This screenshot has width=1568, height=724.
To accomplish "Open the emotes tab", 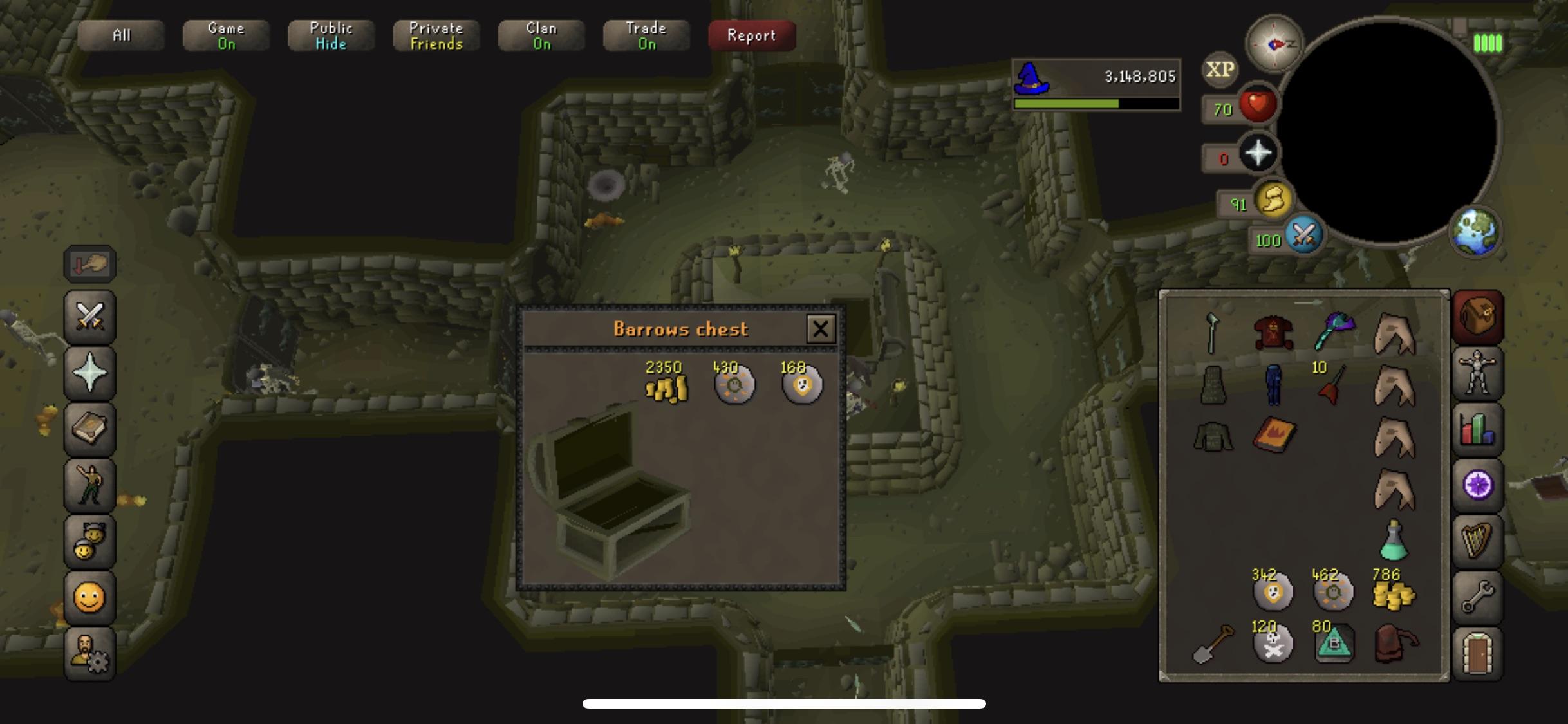I will [89, 484].
